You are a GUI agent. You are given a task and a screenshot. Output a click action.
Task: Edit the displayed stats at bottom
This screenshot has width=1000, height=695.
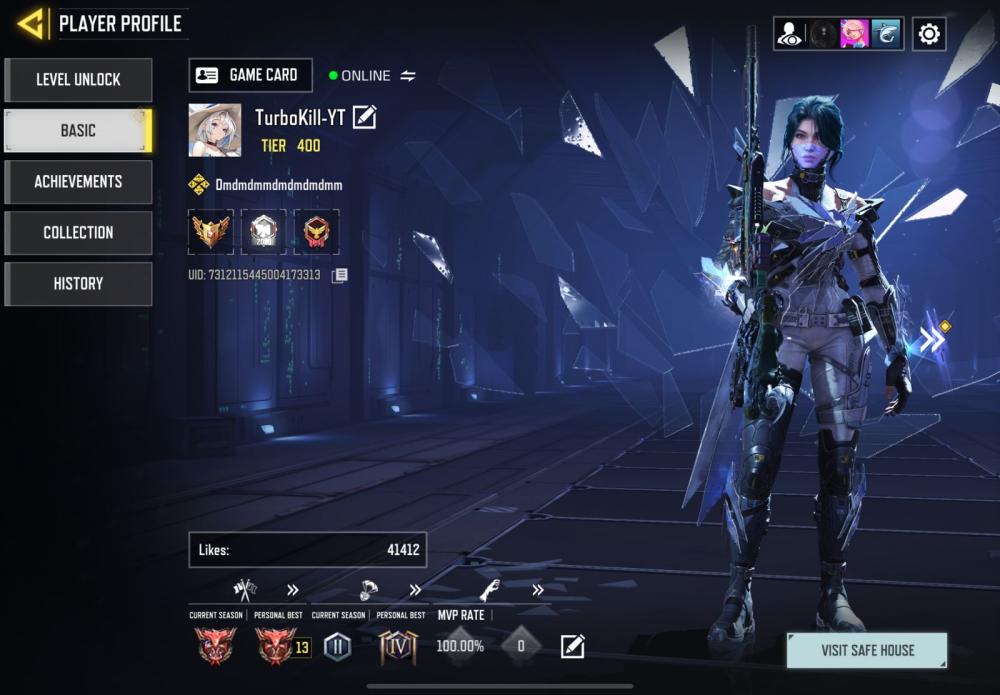click(x=572, y=647)
